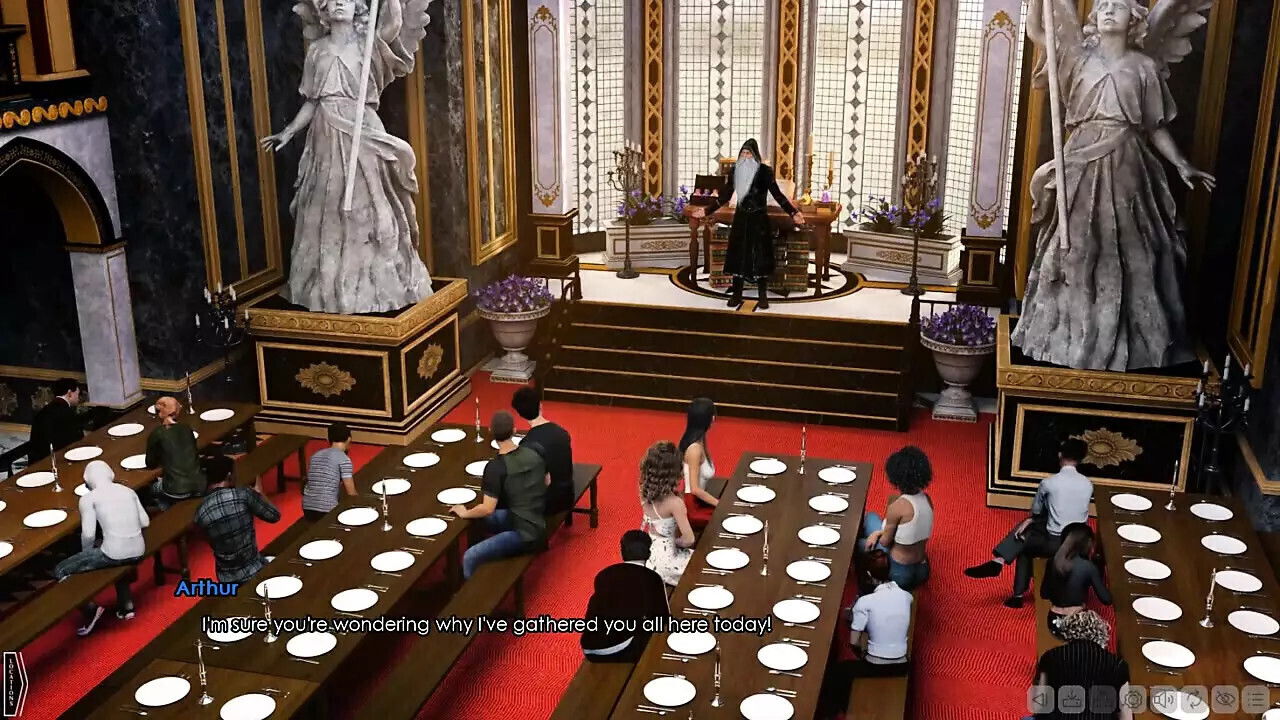Open settings via the gear icon

point(1133,700)
